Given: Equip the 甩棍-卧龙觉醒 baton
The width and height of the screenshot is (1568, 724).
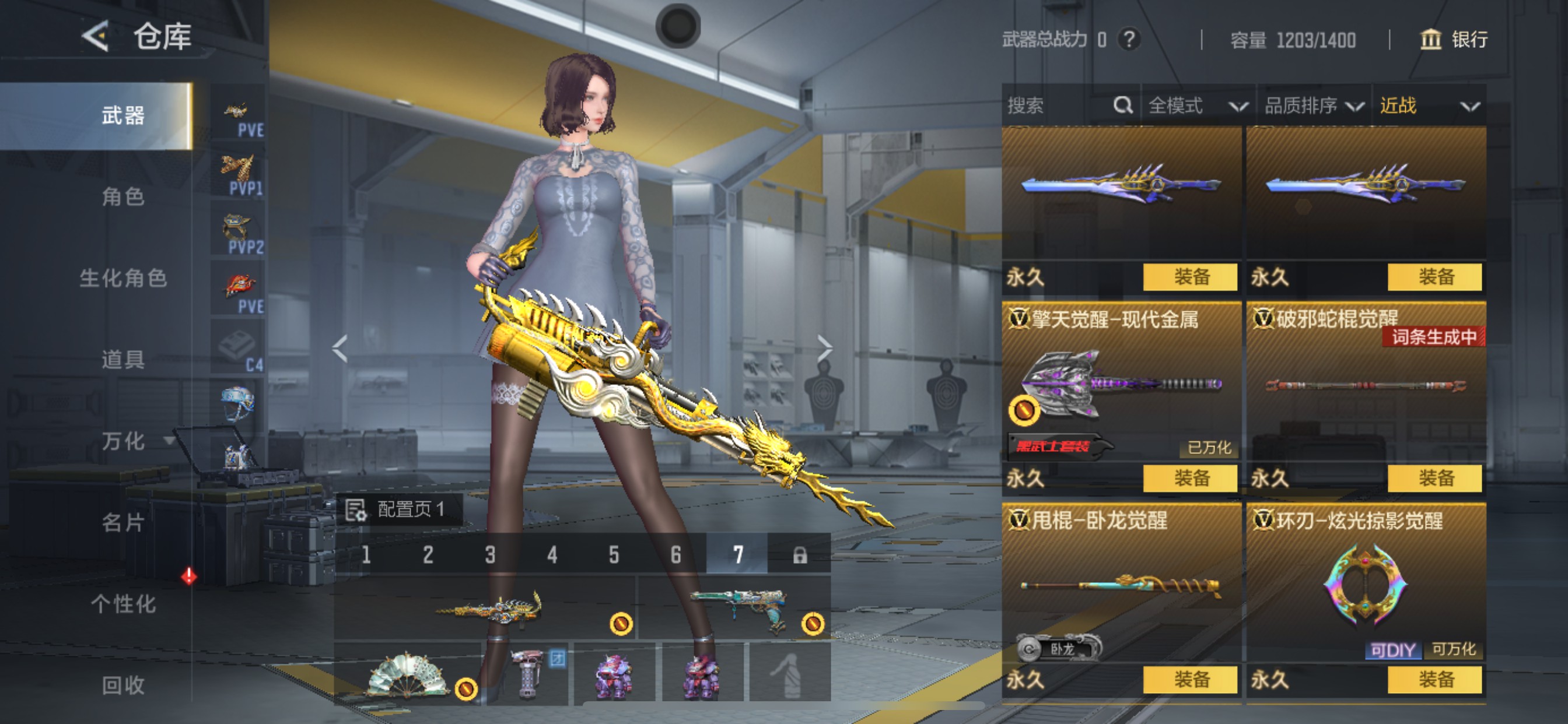Looking at the screenshot, I should pos(1190,679).
